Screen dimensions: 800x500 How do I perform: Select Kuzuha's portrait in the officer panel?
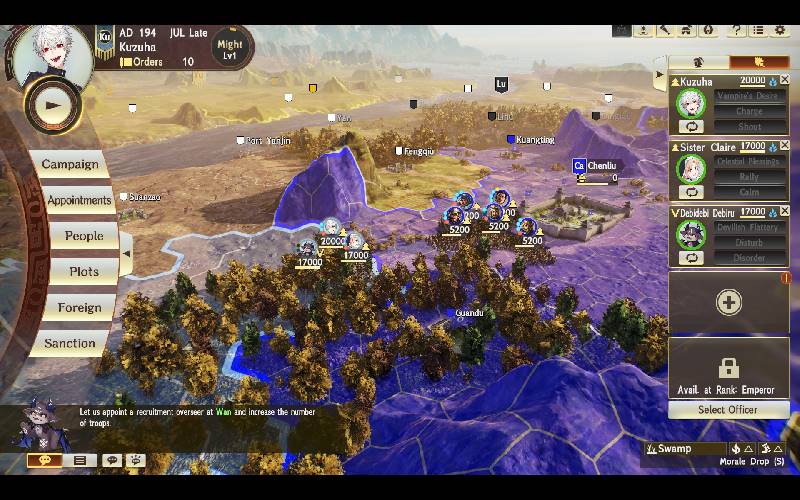[689, 103]
